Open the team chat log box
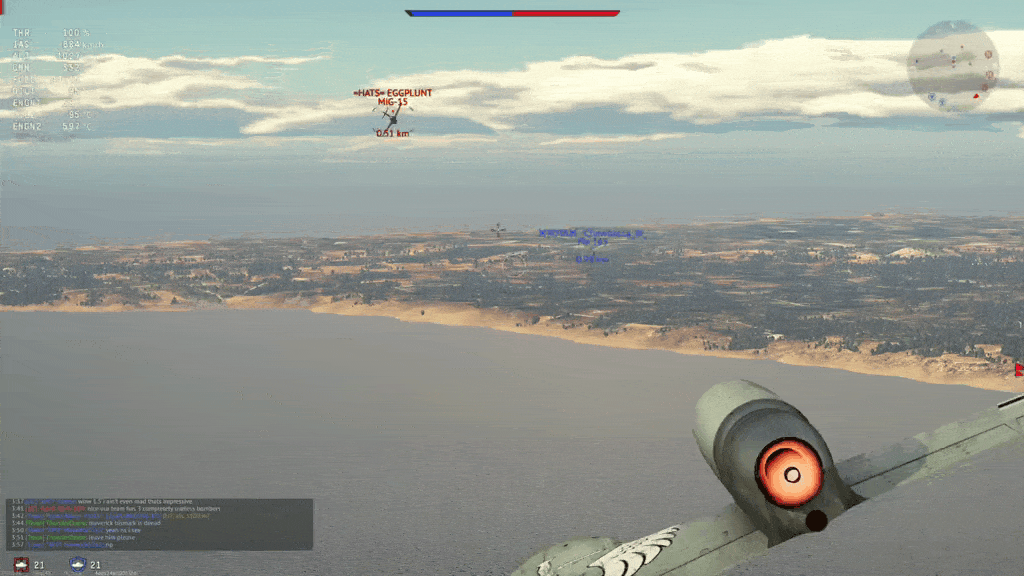The height and width of the screenshot is (576, 1024). (160, 524)
